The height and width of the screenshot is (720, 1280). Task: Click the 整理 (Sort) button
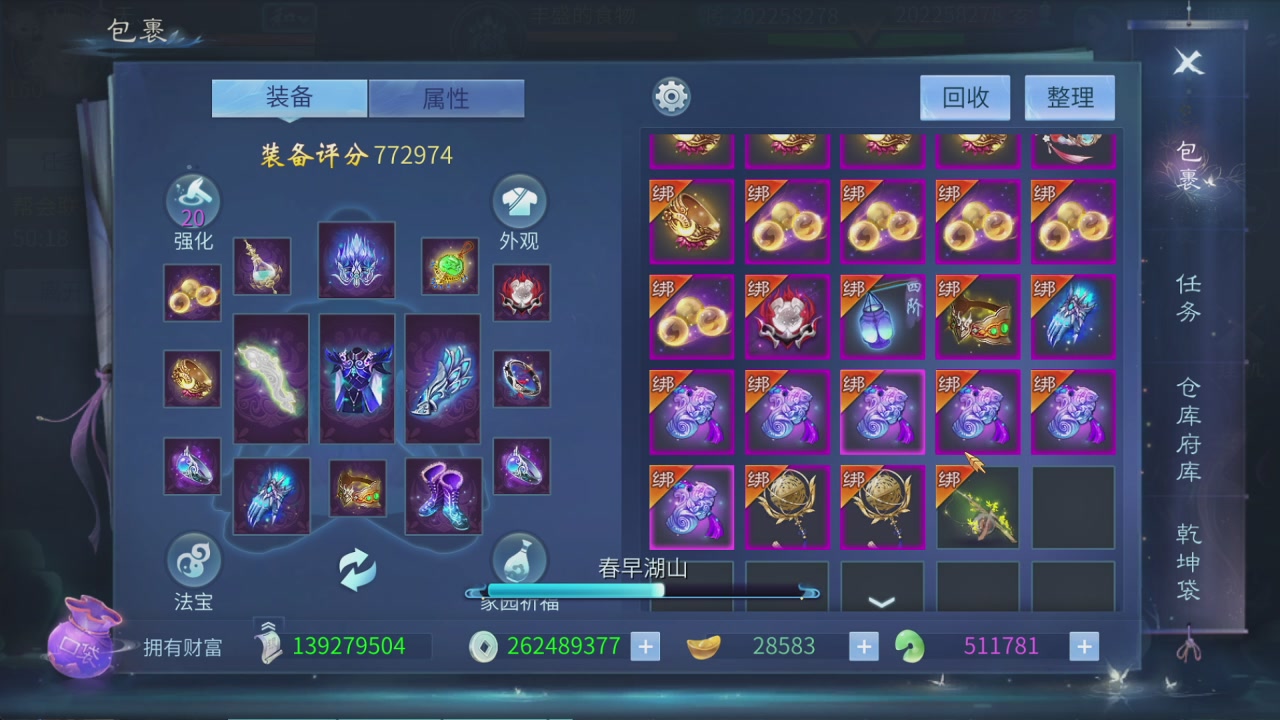tap(1069, 97)
